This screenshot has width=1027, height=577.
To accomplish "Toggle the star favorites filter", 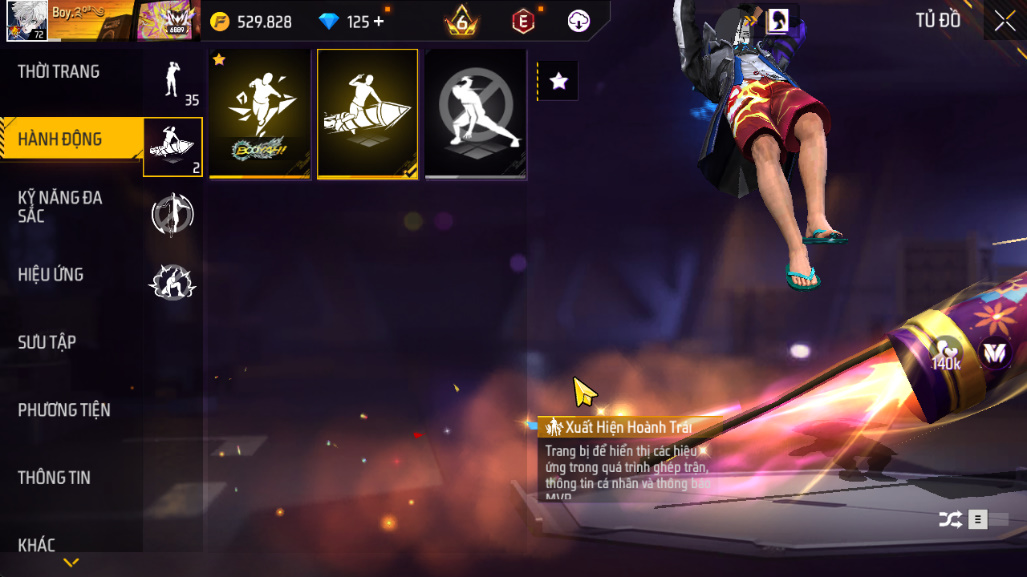I will pyautogui.click(x=559, y=81).
